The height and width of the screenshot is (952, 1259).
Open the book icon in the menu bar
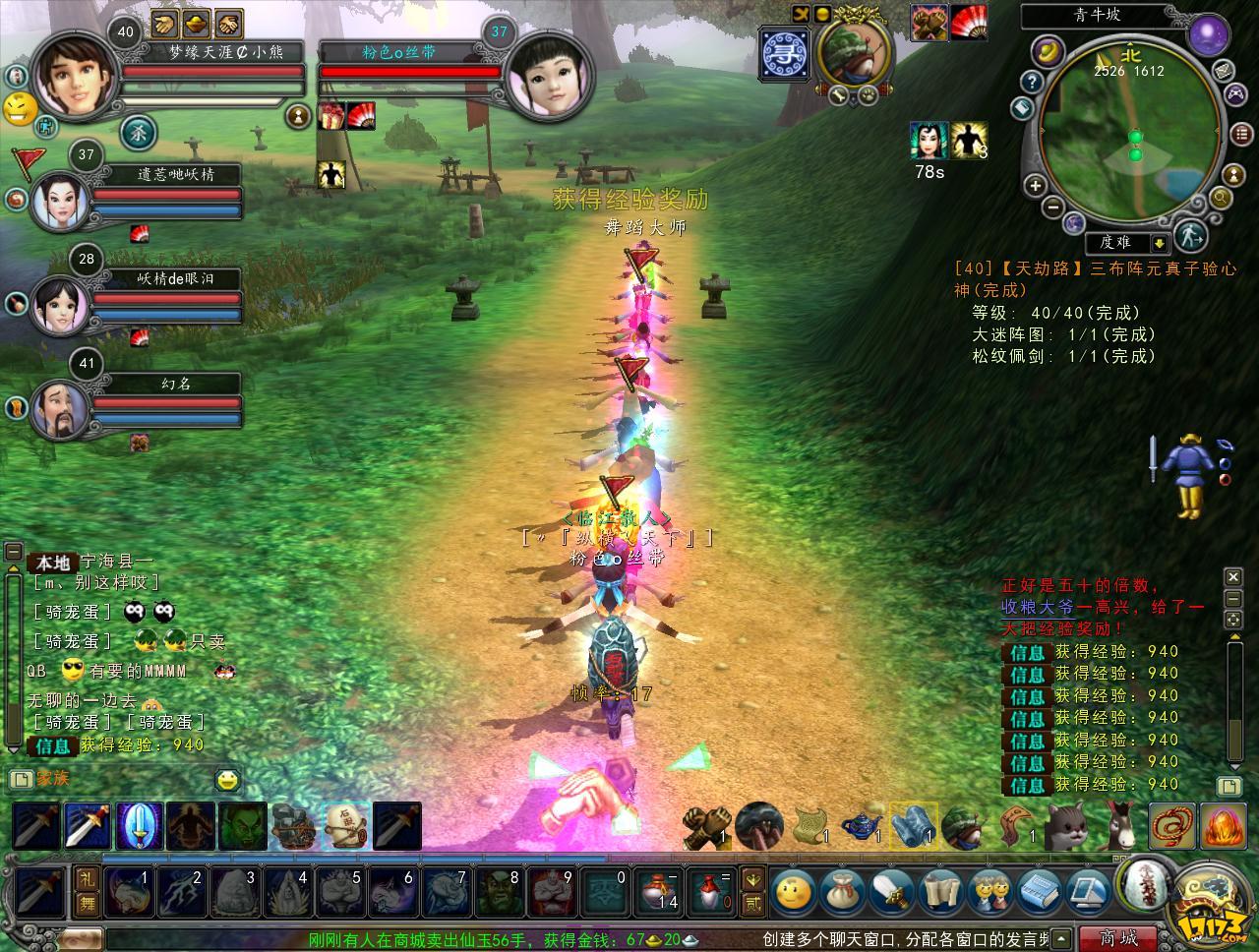click(1038, 892)
